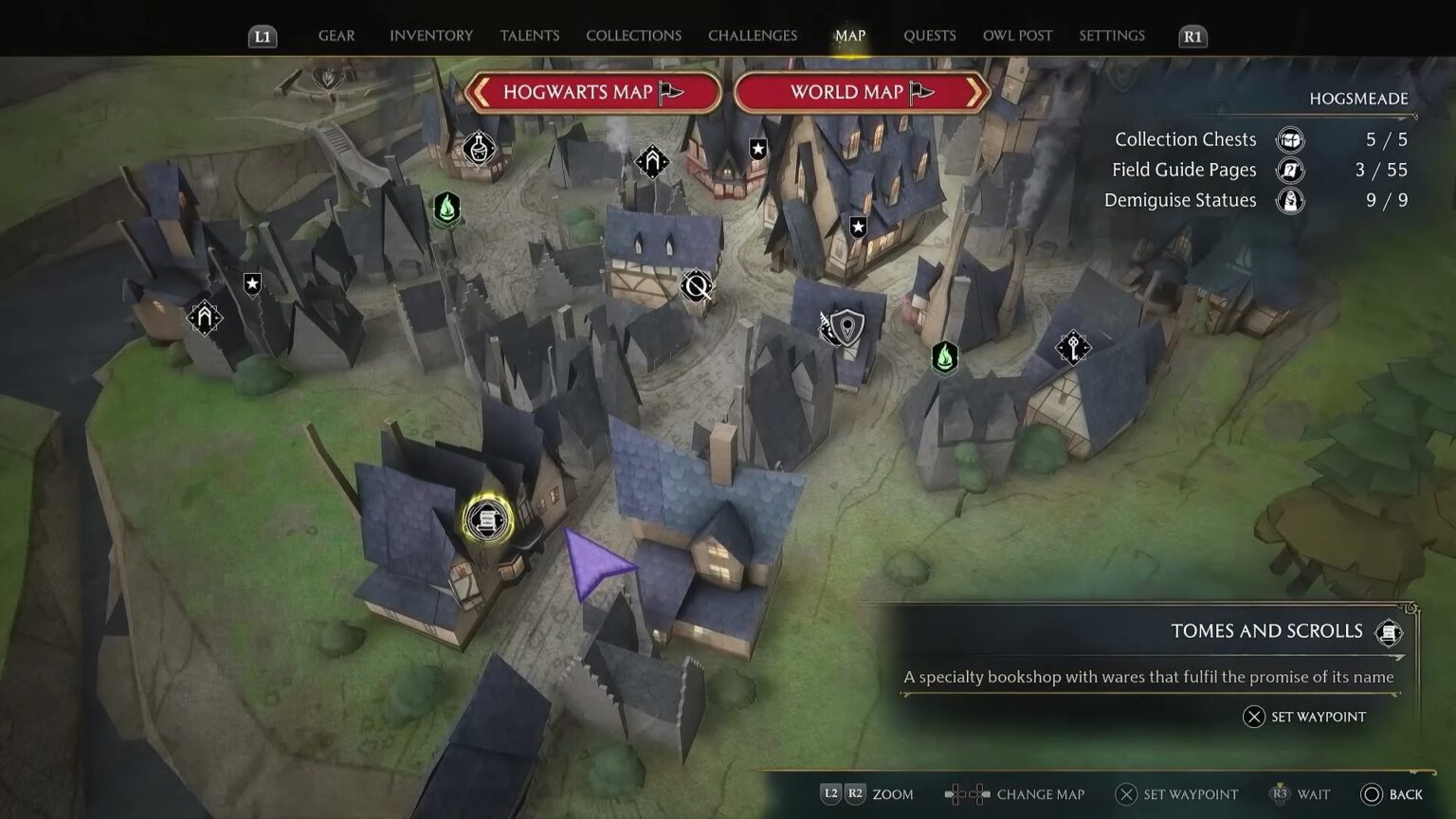Click the green Floo Flame fast travel marker
The width and height of the screenshot is (1456, 819).
(x=446, y=209)
